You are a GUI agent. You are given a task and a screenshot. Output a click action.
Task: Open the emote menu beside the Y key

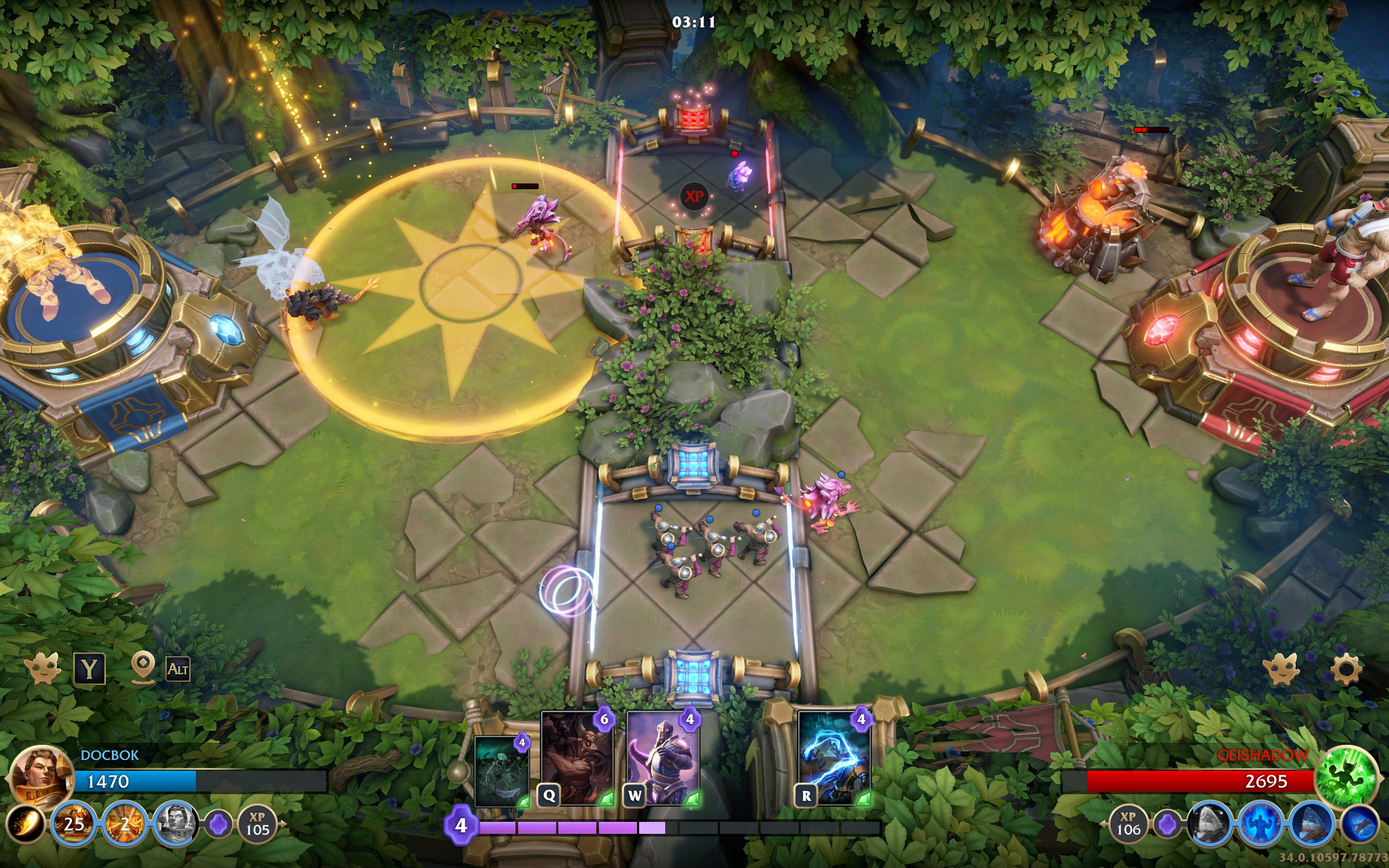42,669
